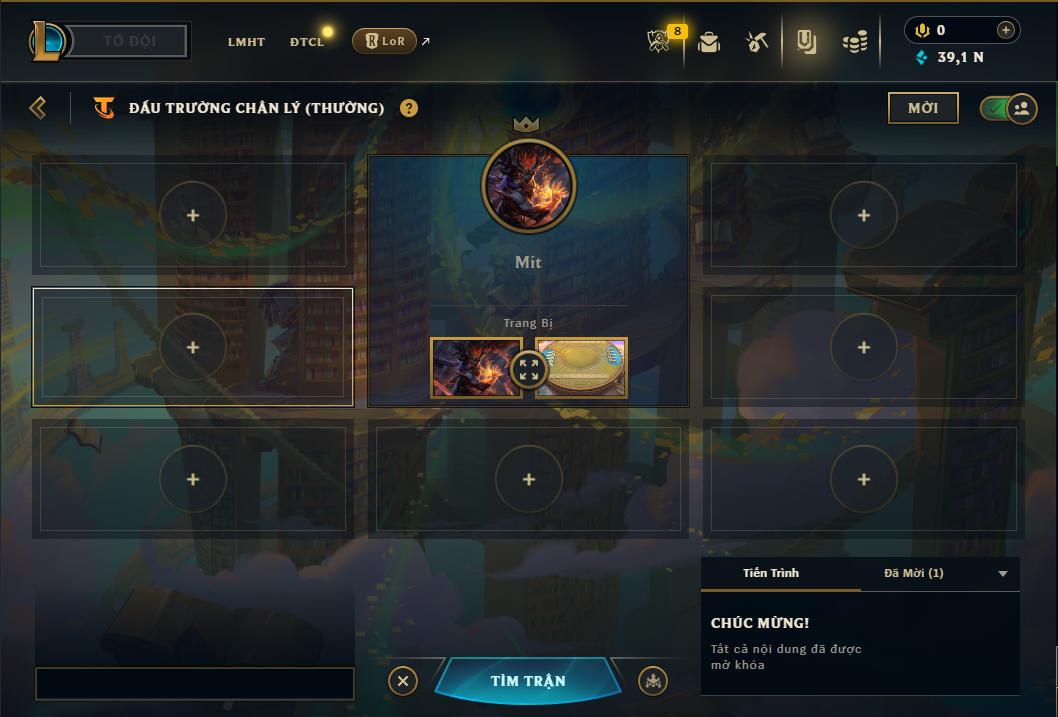This screenshot has width=1058, height=717.
Task: Expand the invited list dropdown arrow
Action: pos(1003,574)
